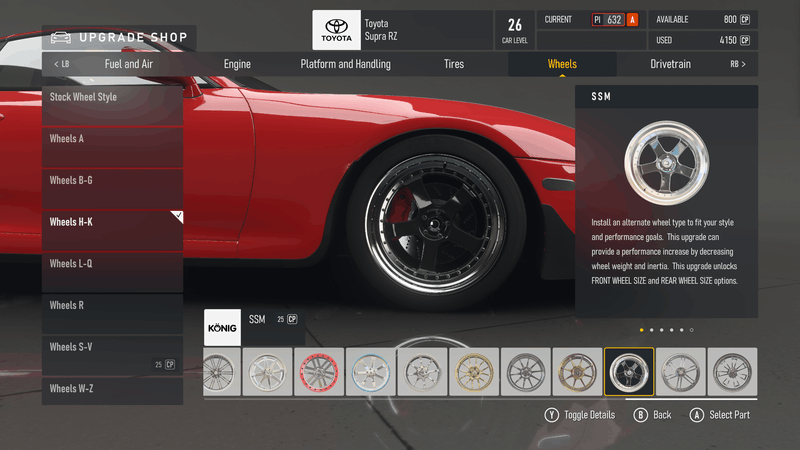Select the highlighted black SSM wheel thumbnail

629,372
